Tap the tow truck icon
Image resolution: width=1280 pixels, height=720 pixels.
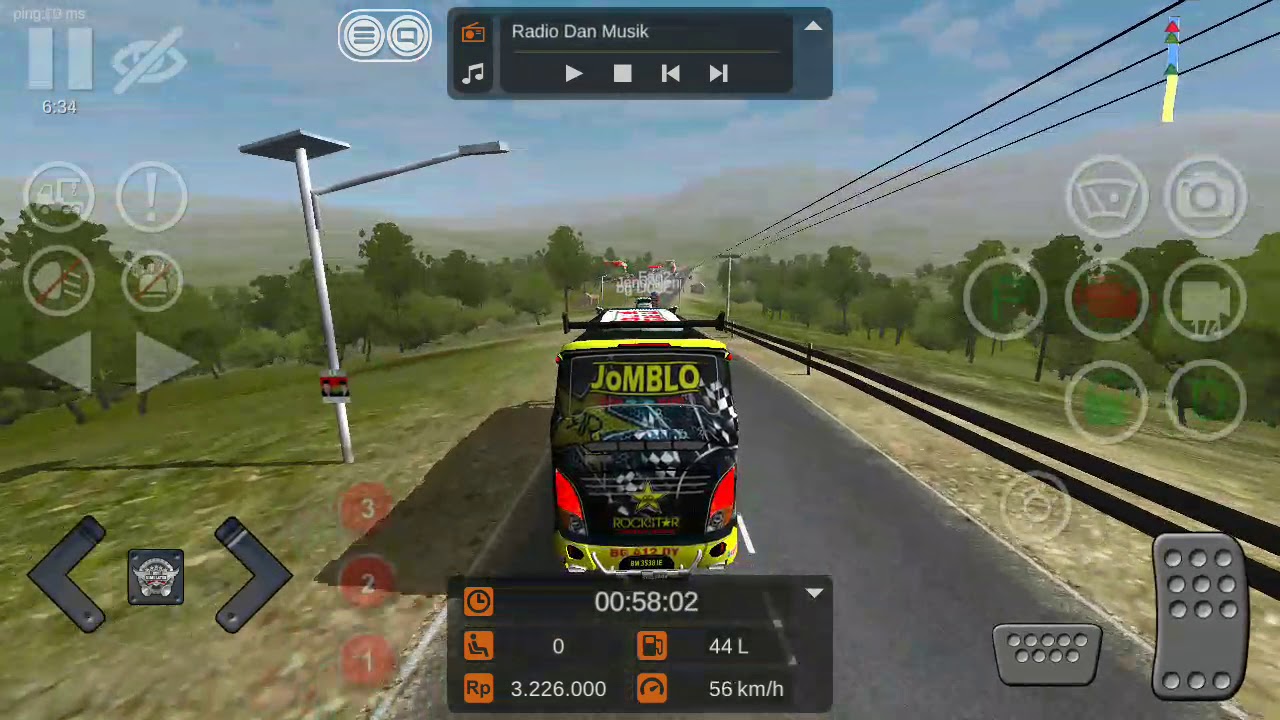(59, 195)
